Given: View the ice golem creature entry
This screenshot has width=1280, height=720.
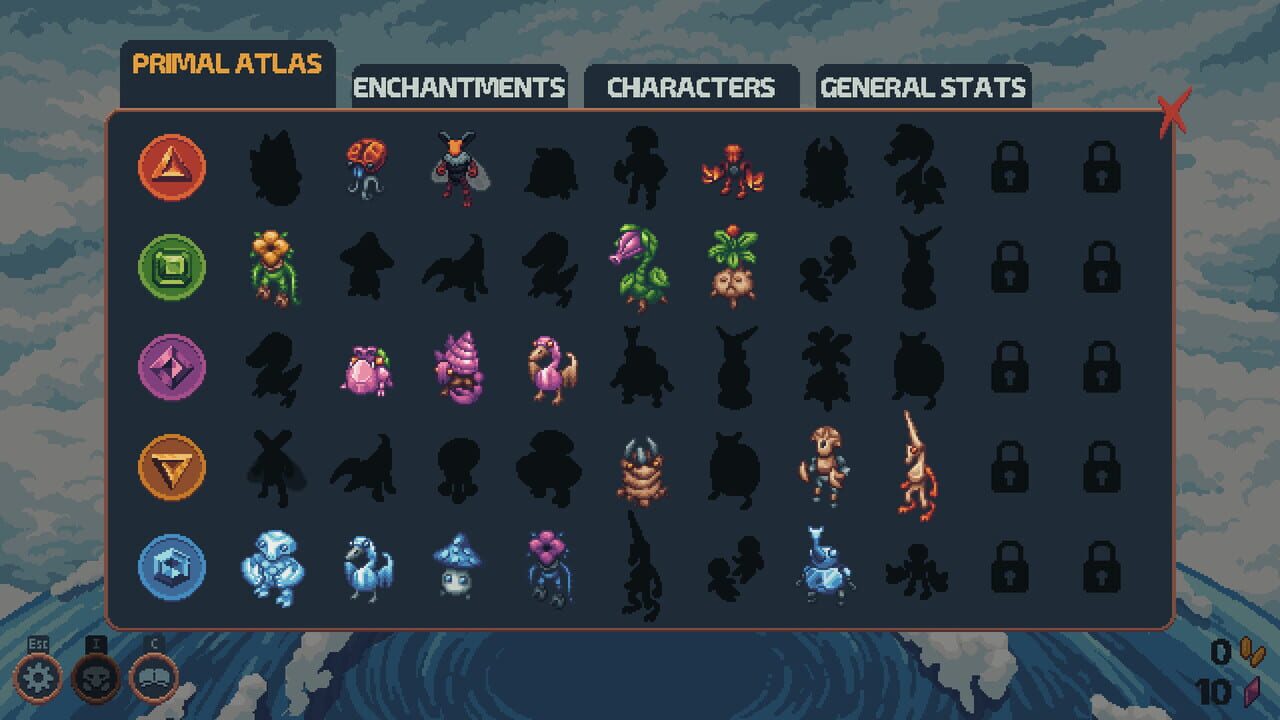Looking at the screenshot, I should (277, 565).
